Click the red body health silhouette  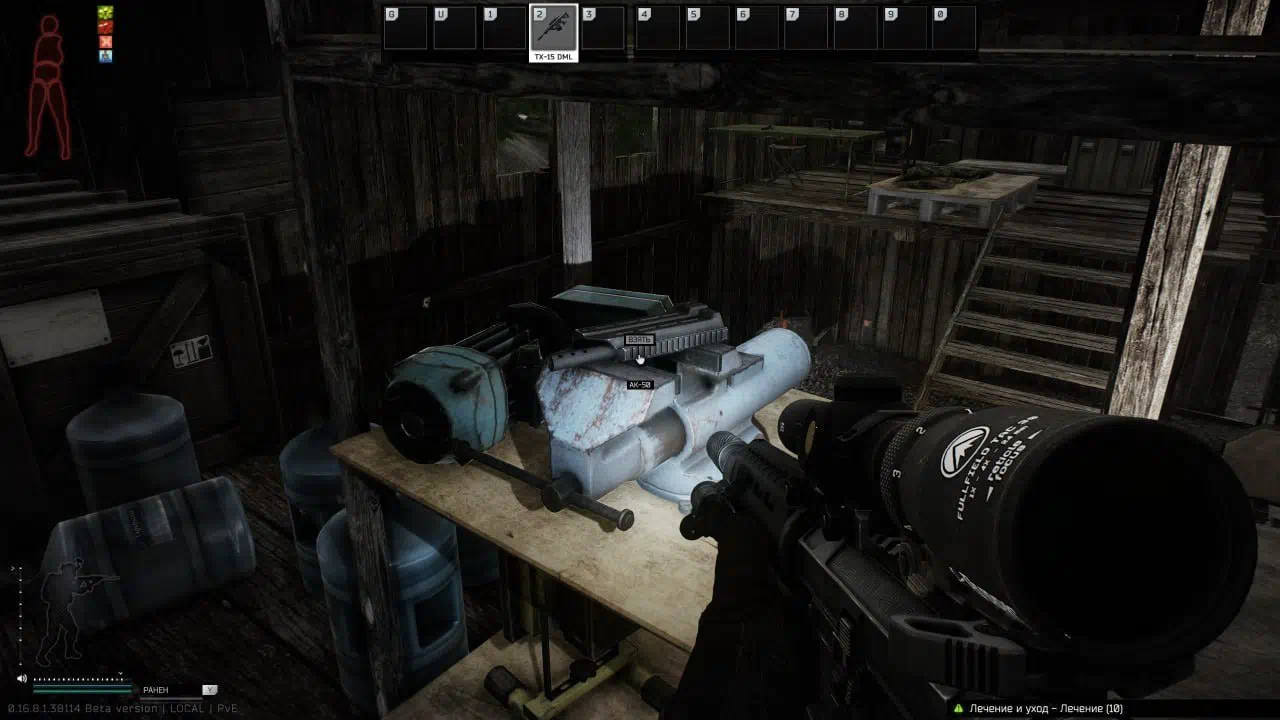point(48,87)
